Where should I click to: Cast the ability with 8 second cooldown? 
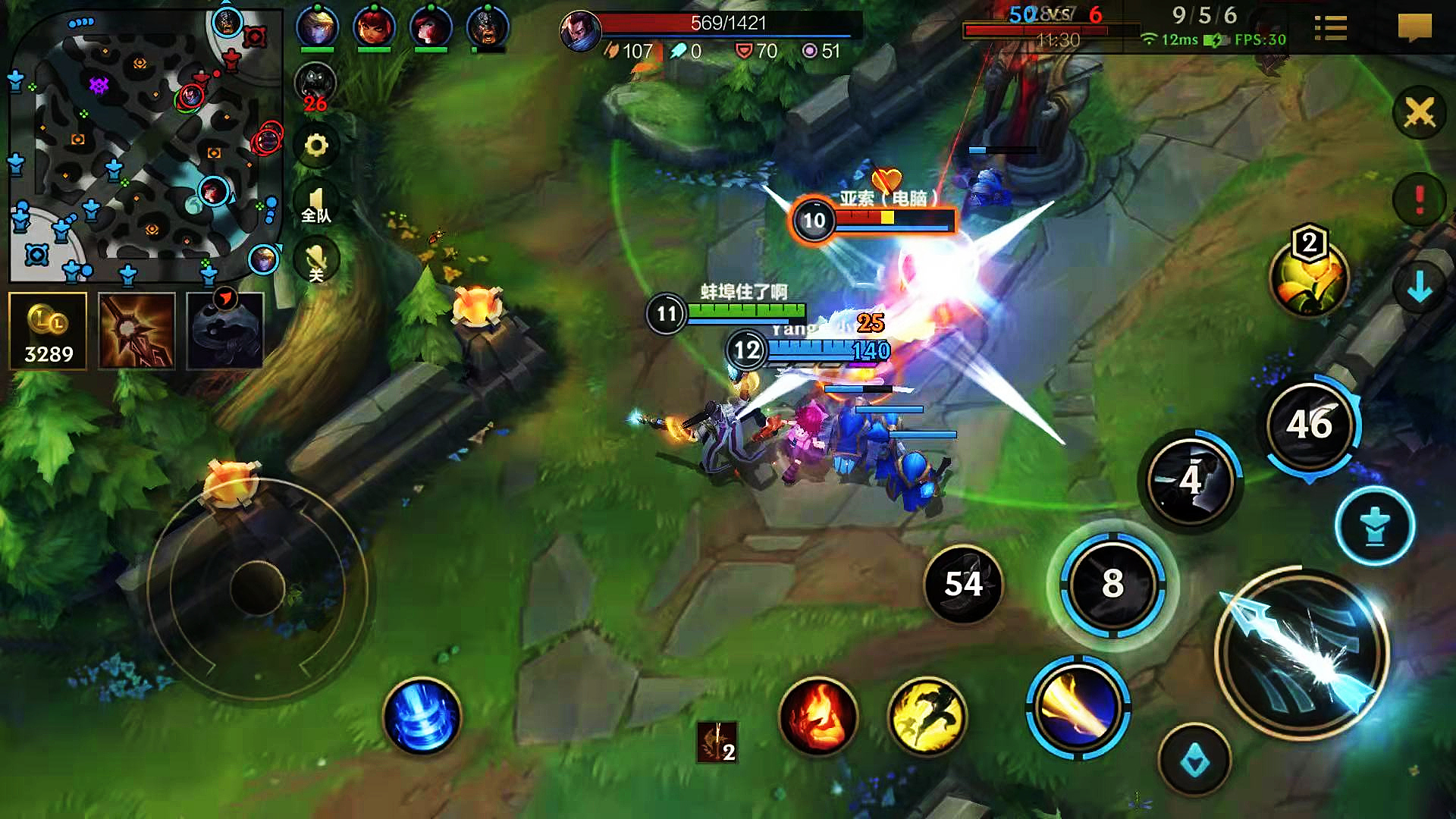(1112, 584)
